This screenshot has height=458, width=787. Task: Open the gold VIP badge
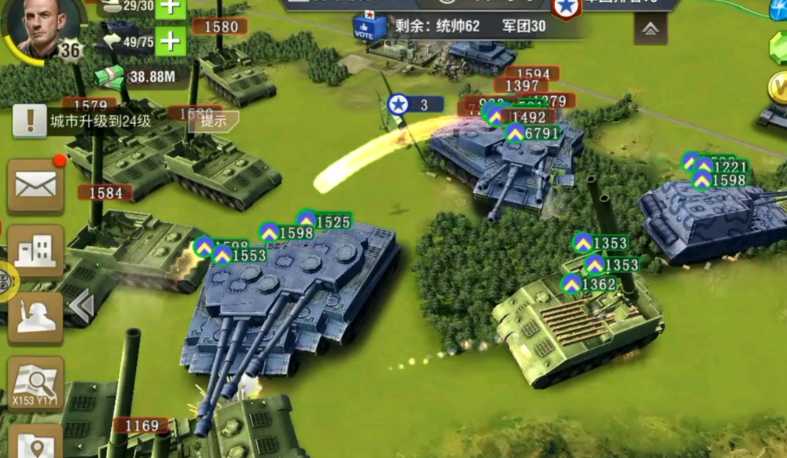pos(779,88)
